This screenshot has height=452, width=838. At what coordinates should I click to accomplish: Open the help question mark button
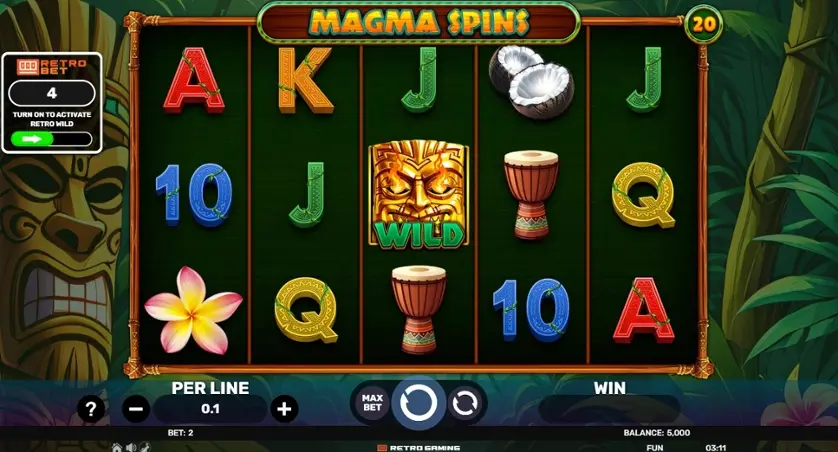pos(91,408)
